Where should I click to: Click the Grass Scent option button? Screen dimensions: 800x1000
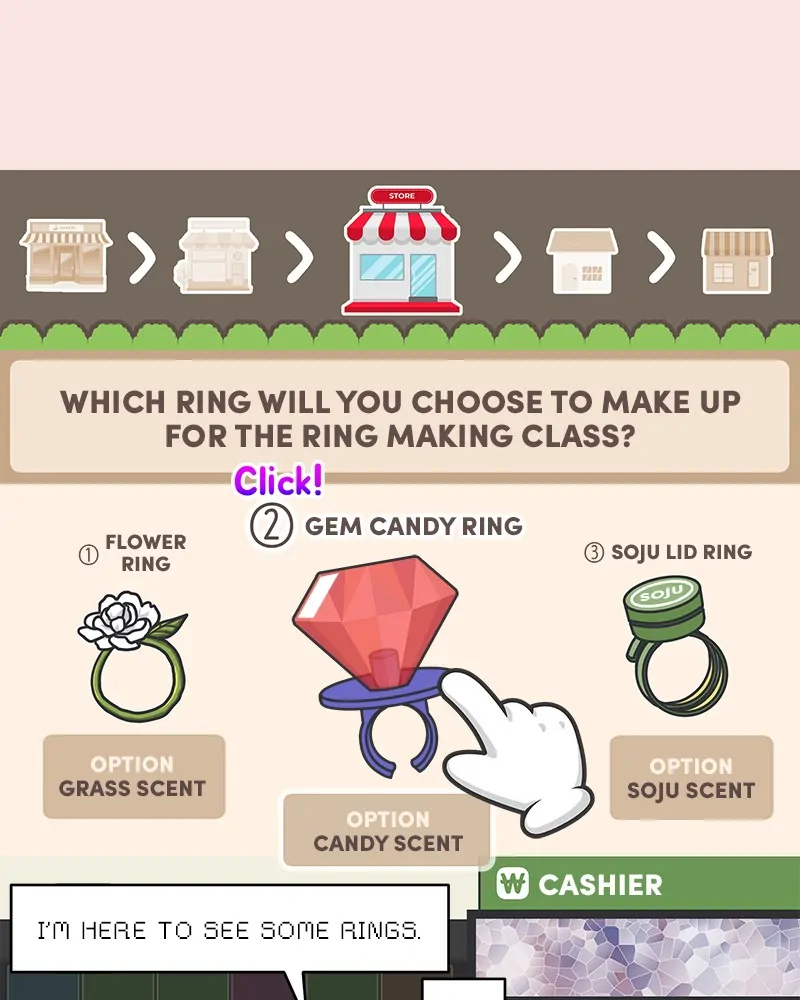tap(133, 777)
